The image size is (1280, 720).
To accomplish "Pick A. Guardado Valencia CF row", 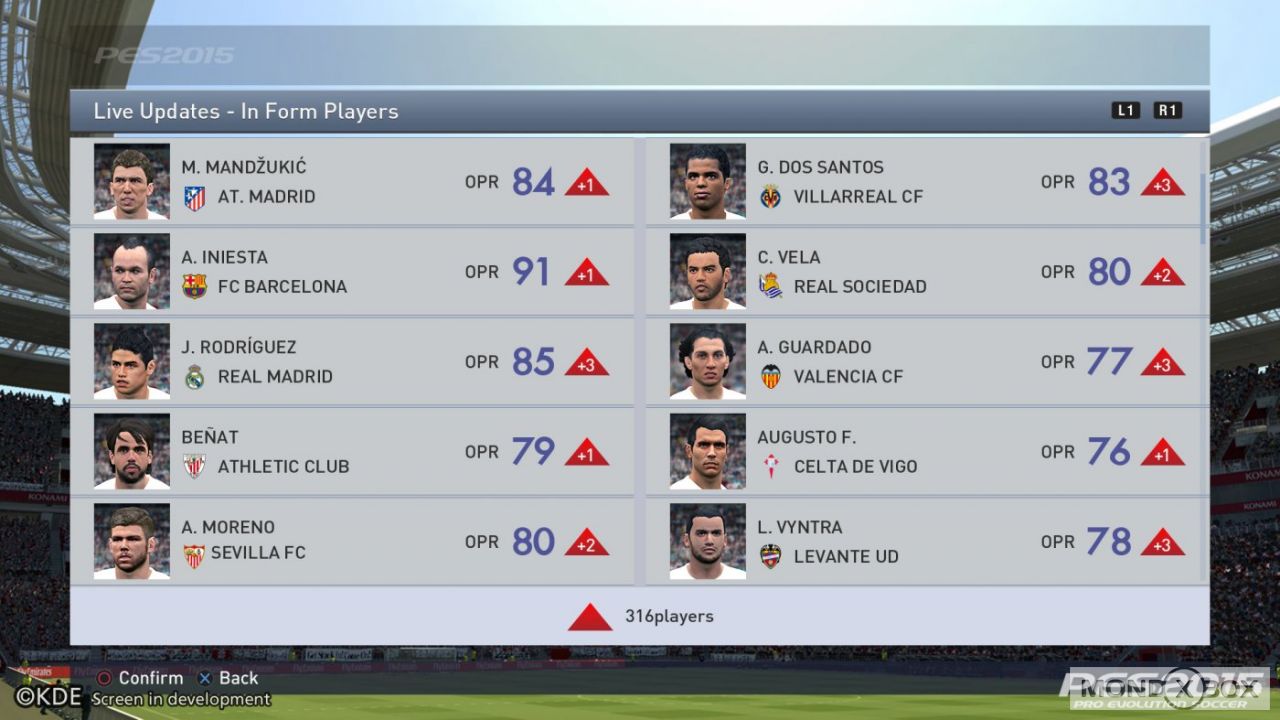I will (926, 362).
